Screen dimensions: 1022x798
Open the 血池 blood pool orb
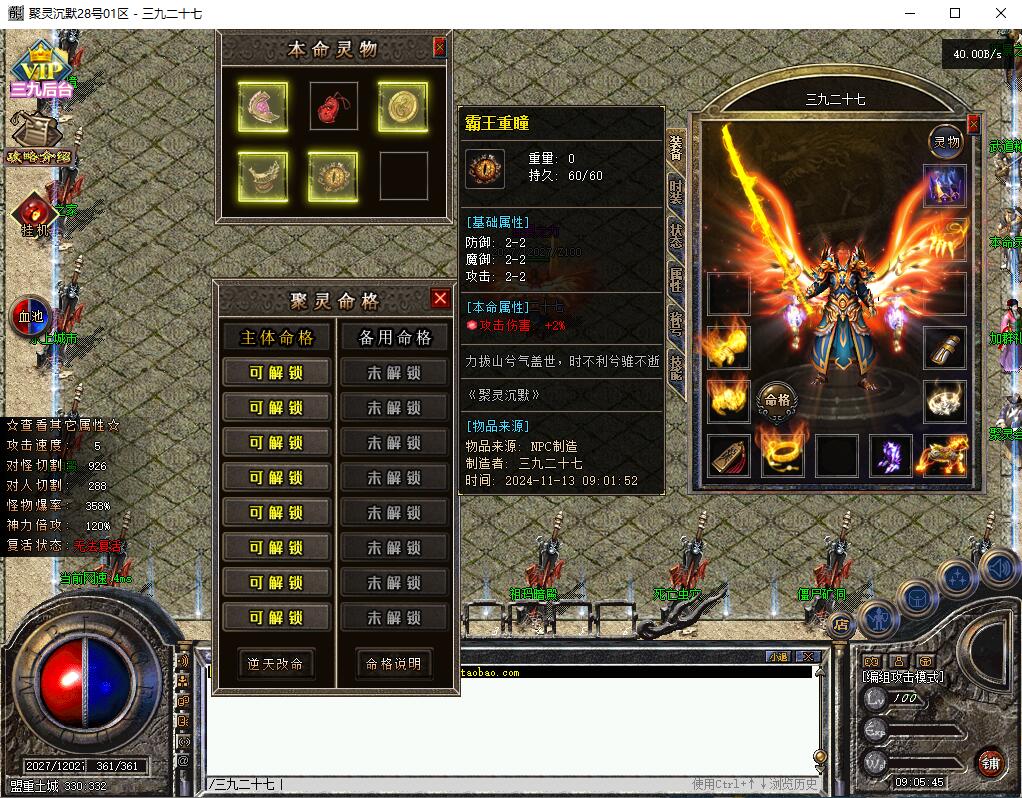pos(33,318)
